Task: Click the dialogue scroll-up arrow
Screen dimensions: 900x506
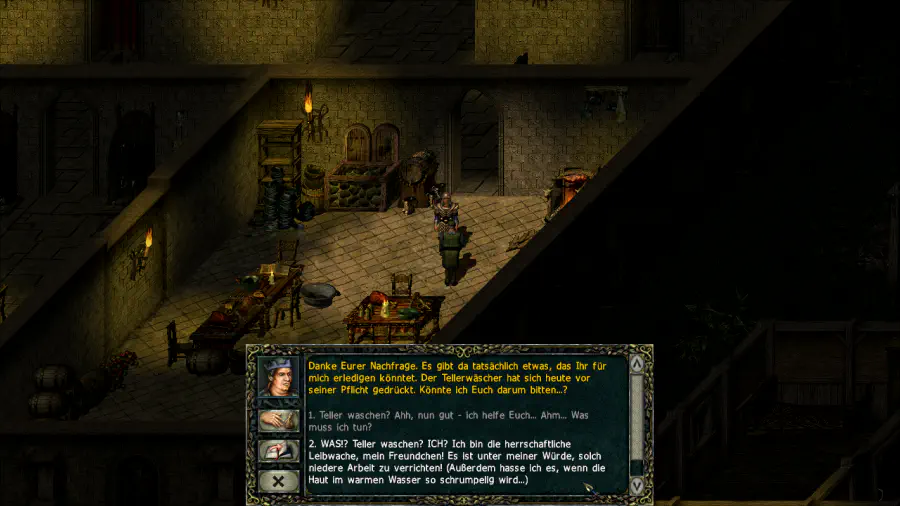Action: tap(637, 364)
